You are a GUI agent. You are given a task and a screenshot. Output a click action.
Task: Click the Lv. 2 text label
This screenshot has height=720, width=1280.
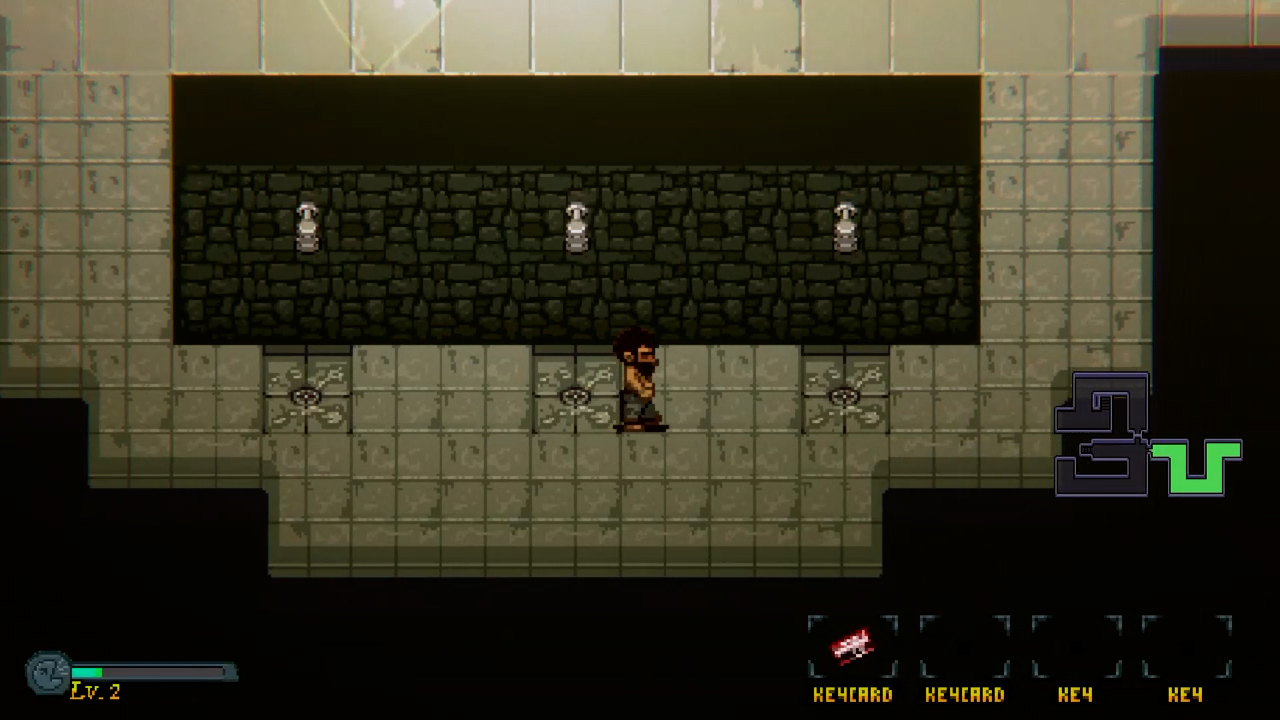tap(95, 690)
